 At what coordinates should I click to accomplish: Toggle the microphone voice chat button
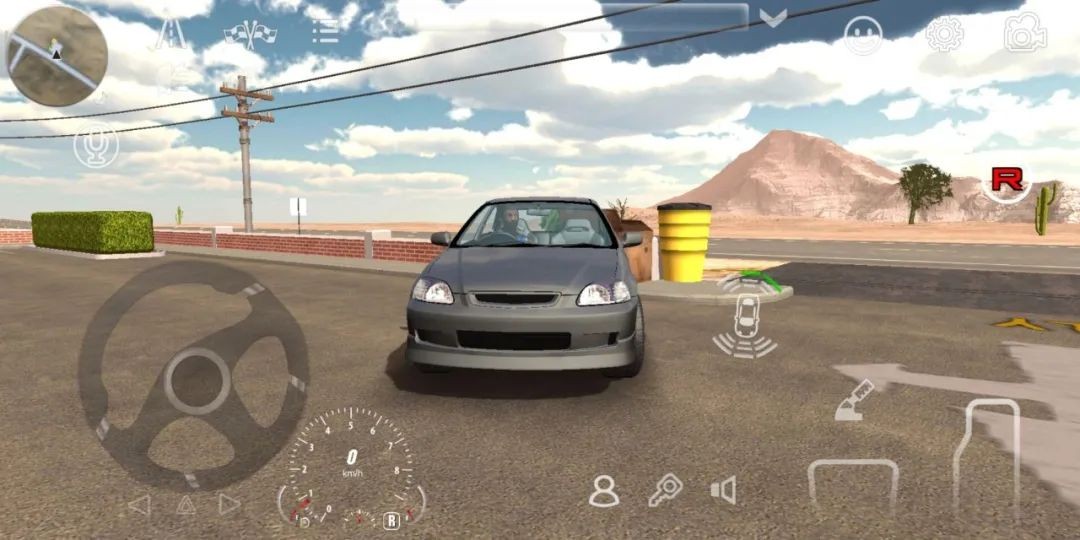pos(96,148)
